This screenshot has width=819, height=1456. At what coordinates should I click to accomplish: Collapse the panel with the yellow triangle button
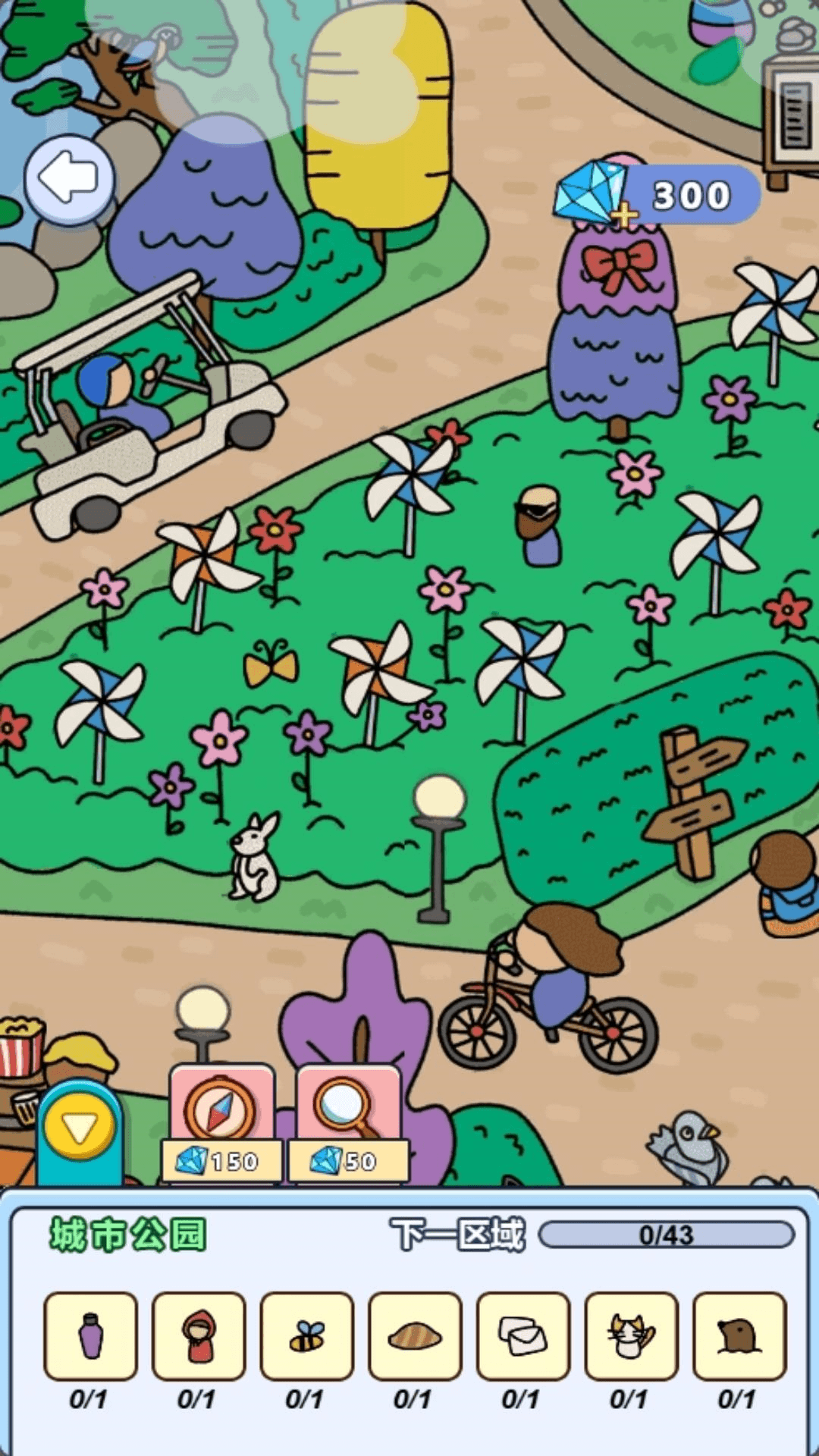[80, 1129]
